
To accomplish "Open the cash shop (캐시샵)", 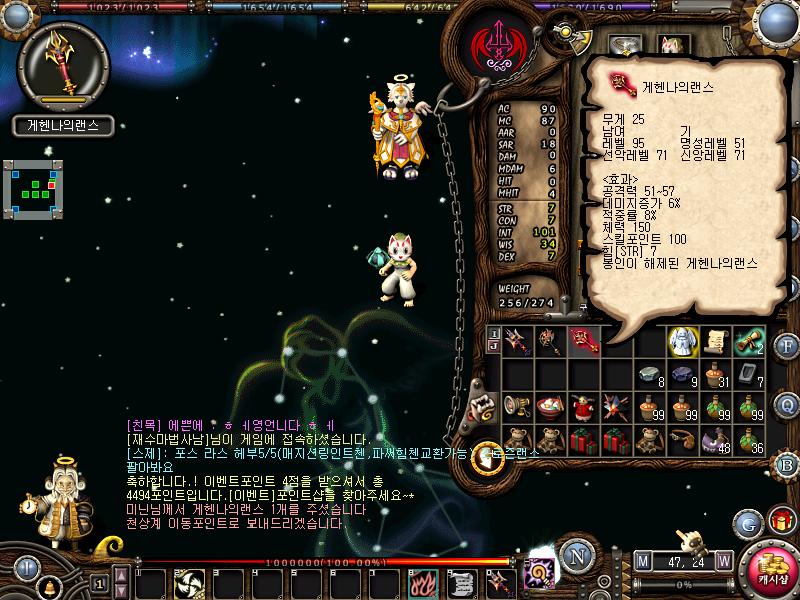I will (x=770, y=571).
